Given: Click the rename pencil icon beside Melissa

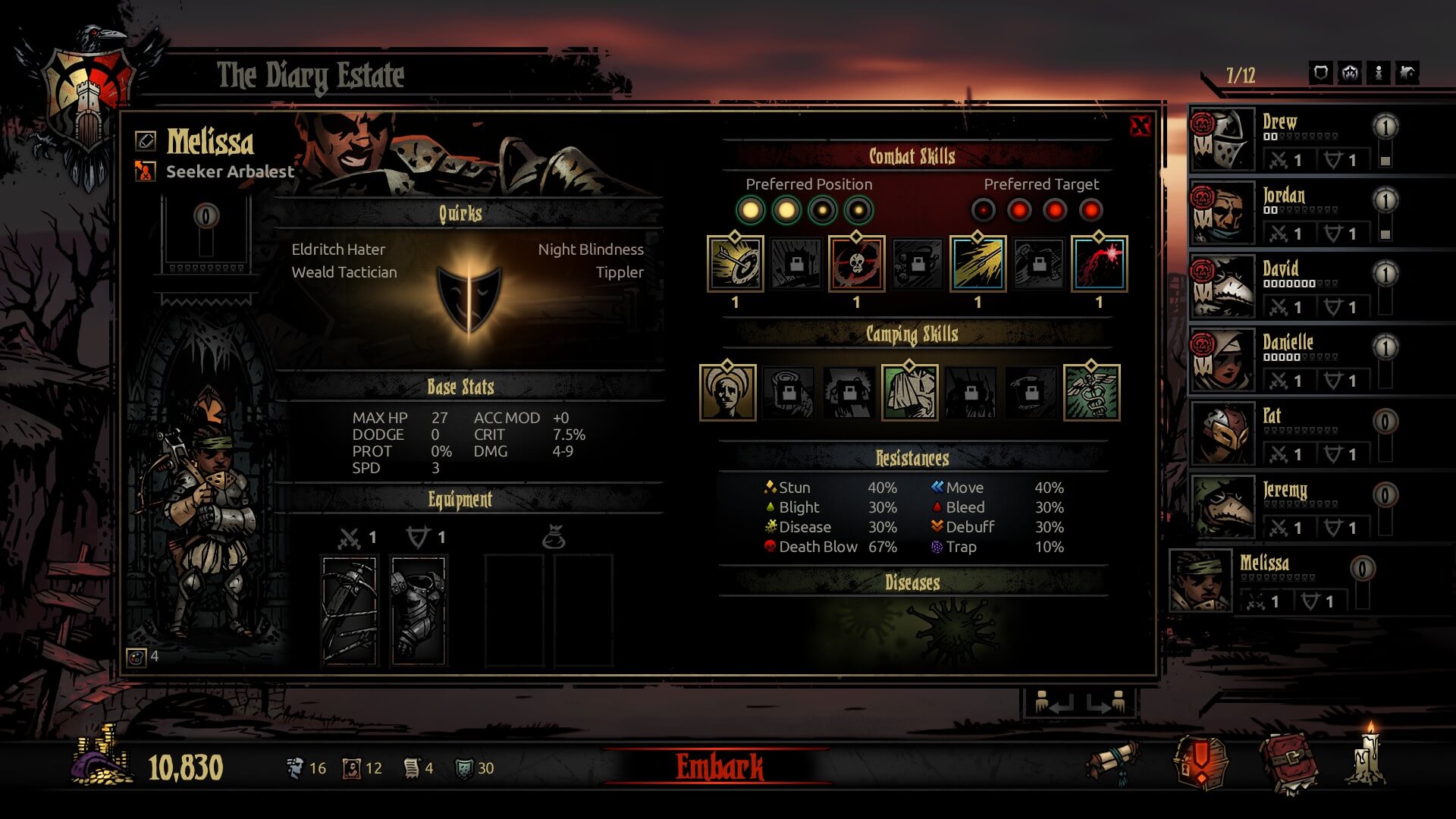Looking at the screenshot, I should click(x=146, y=140).
